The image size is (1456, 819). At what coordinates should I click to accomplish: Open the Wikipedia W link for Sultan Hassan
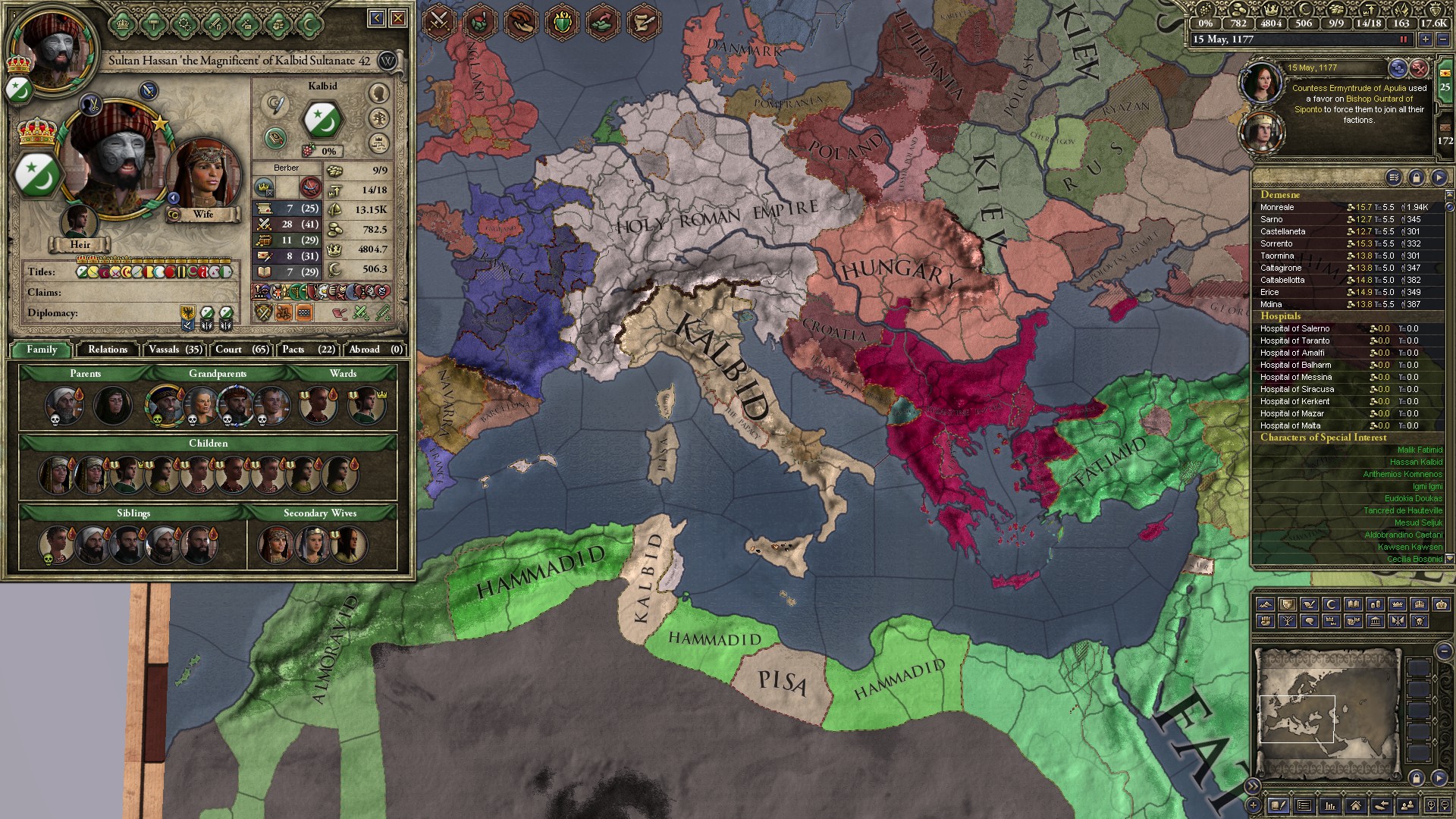(x=388, y=61)
